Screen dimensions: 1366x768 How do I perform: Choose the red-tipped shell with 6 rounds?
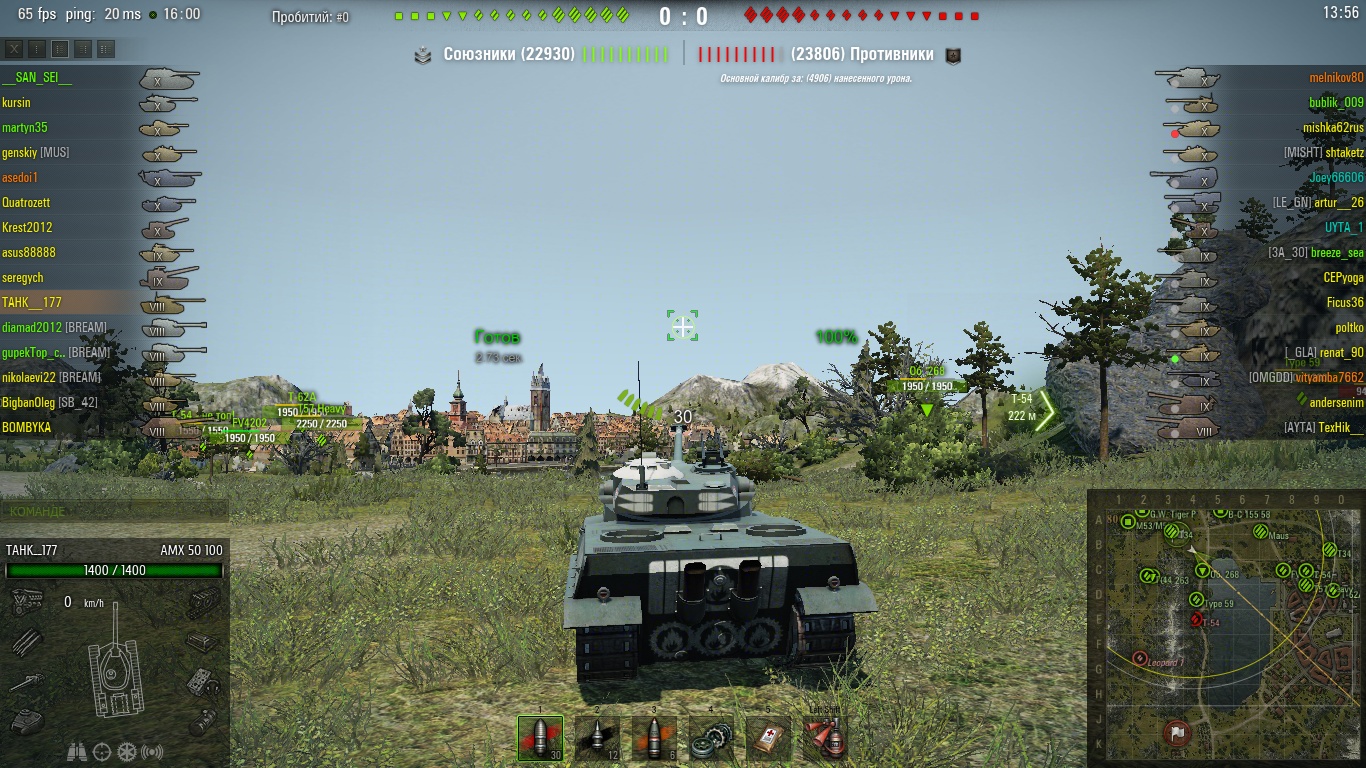click(653, 740)
